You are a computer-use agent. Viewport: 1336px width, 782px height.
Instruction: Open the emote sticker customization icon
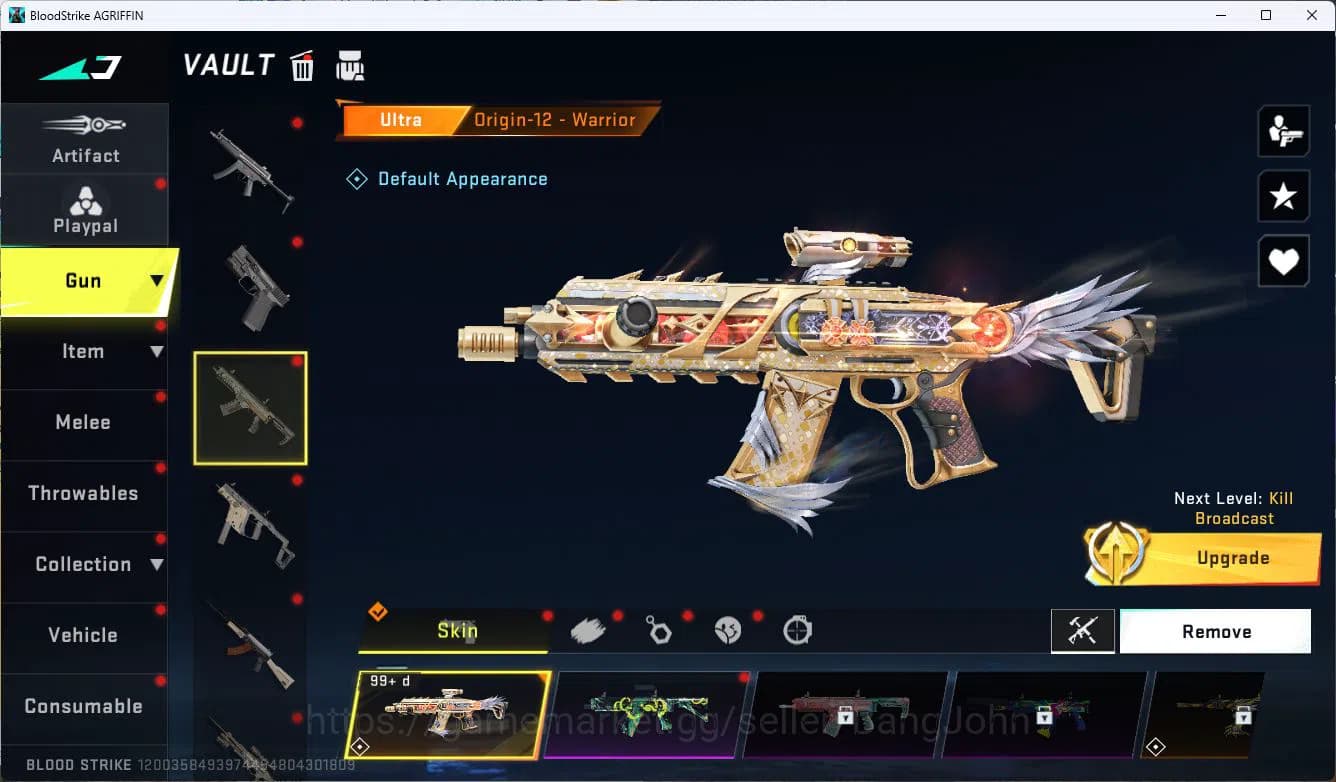pos(727,628)
